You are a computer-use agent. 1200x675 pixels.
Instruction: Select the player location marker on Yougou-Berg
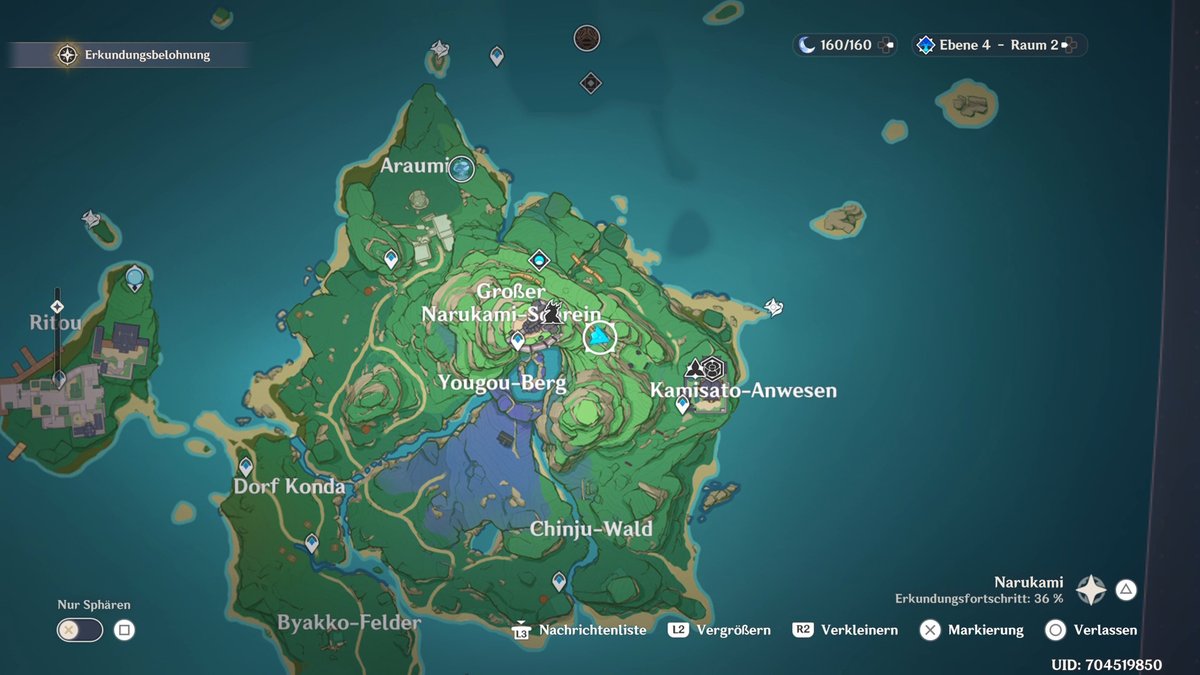(x=600, y=338)
